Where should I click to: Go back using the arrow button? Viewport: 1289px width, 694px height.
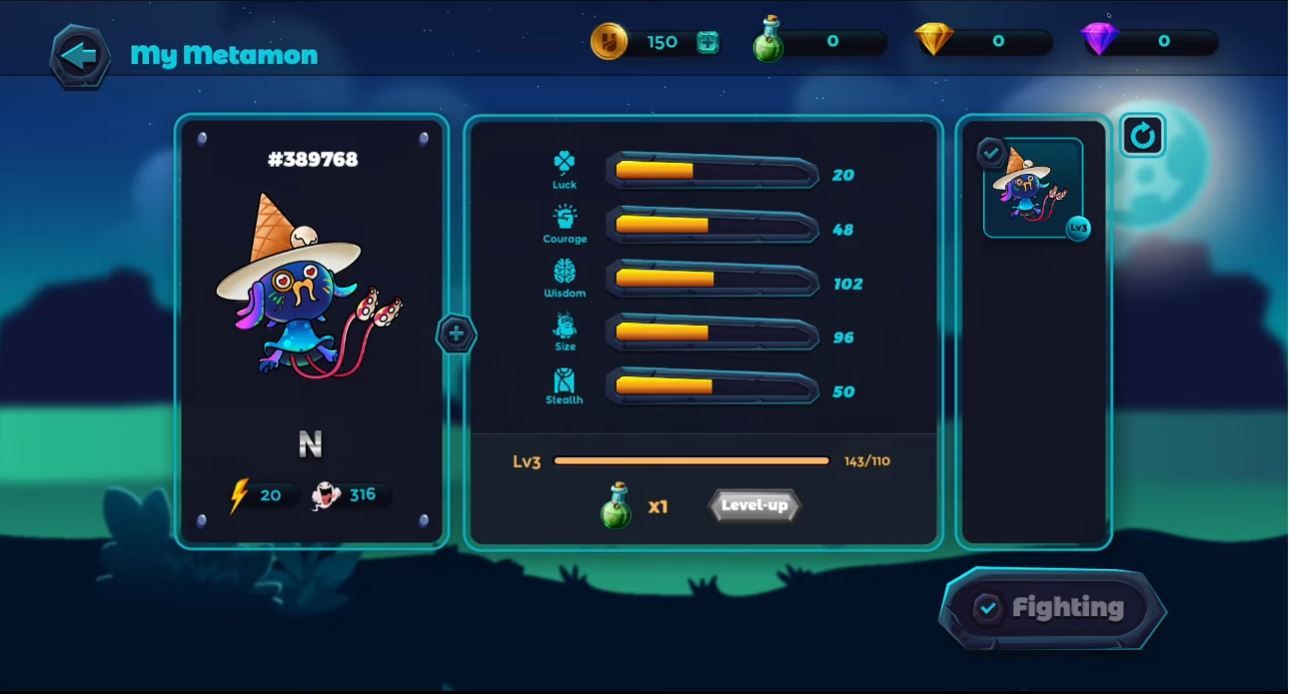[x=80, y=55]
